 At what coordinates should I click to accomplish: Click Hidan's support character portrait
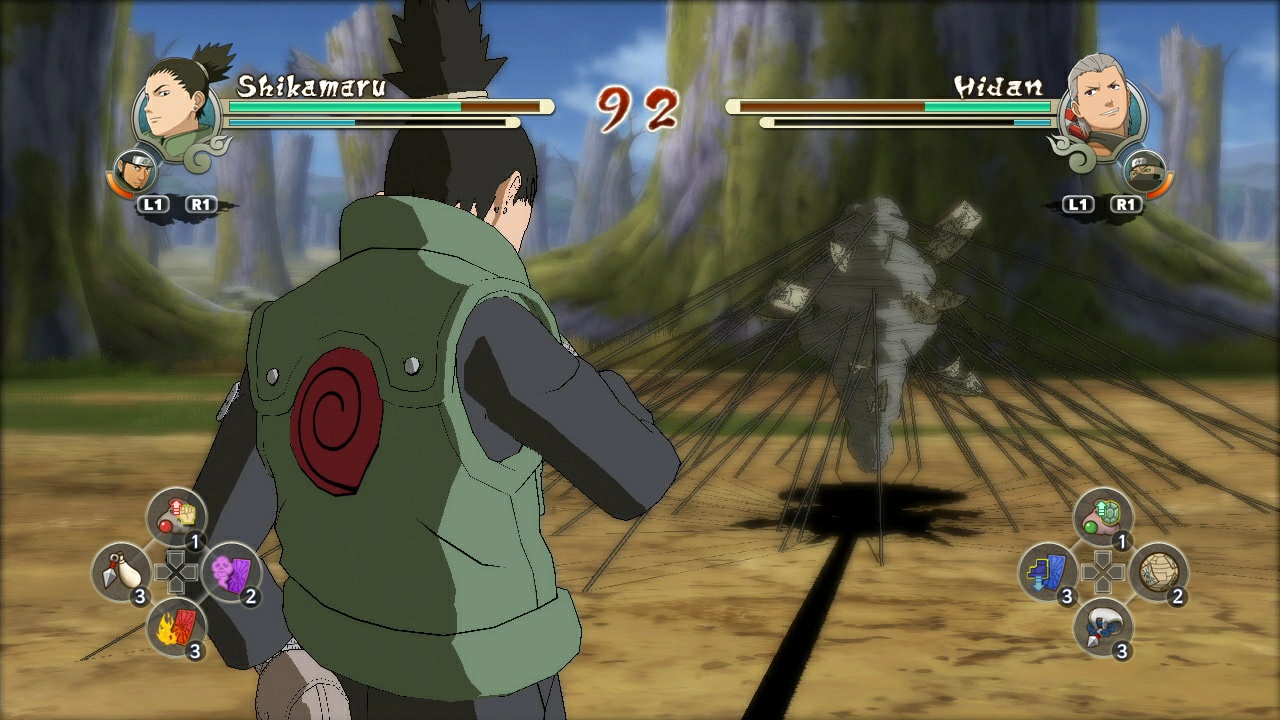[x=1146, y=172]
